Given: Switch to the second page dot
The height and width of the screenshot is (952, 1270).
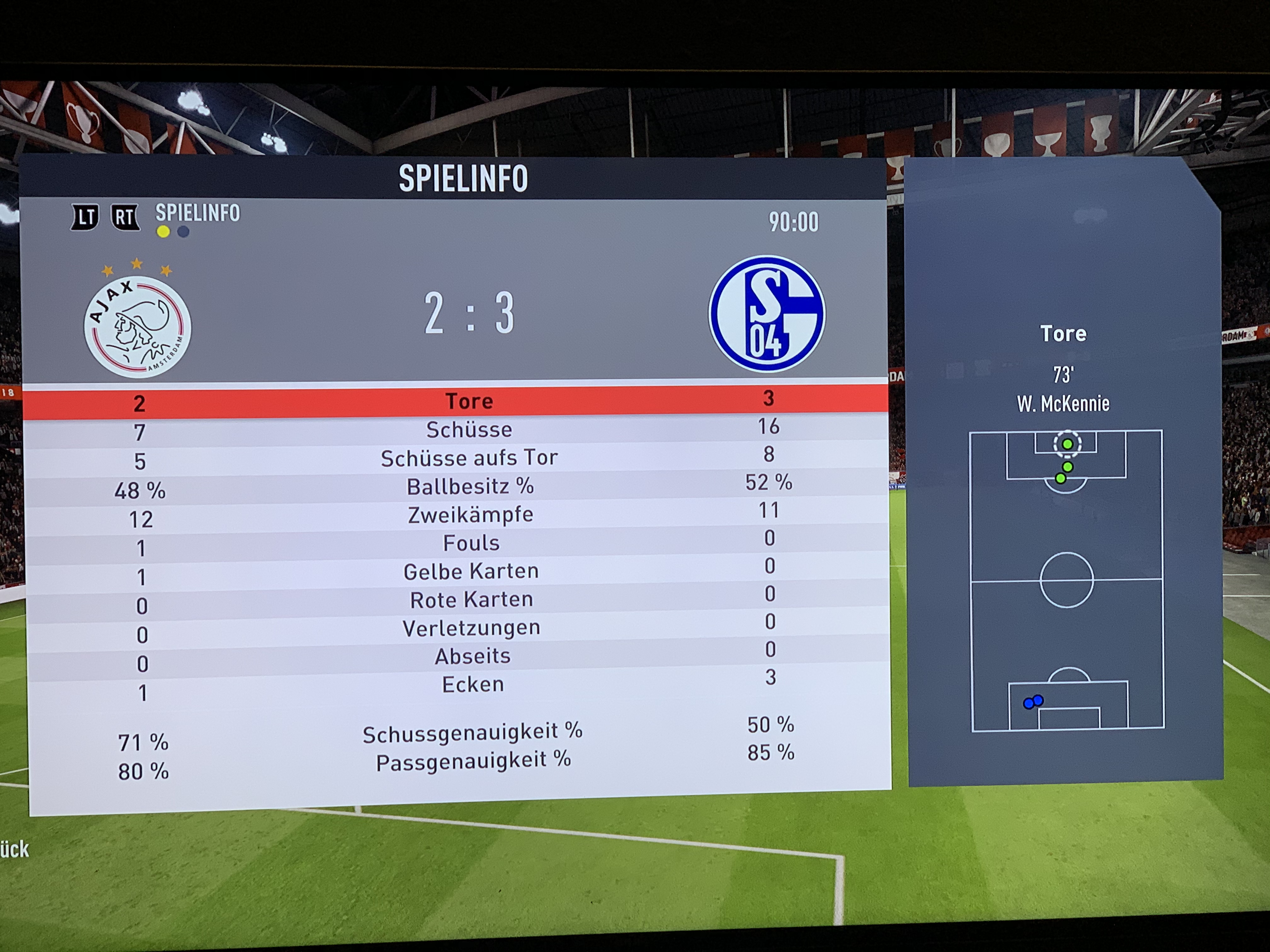Looking at the screenshot, I should pyautogui.click(x=183, y=232).
